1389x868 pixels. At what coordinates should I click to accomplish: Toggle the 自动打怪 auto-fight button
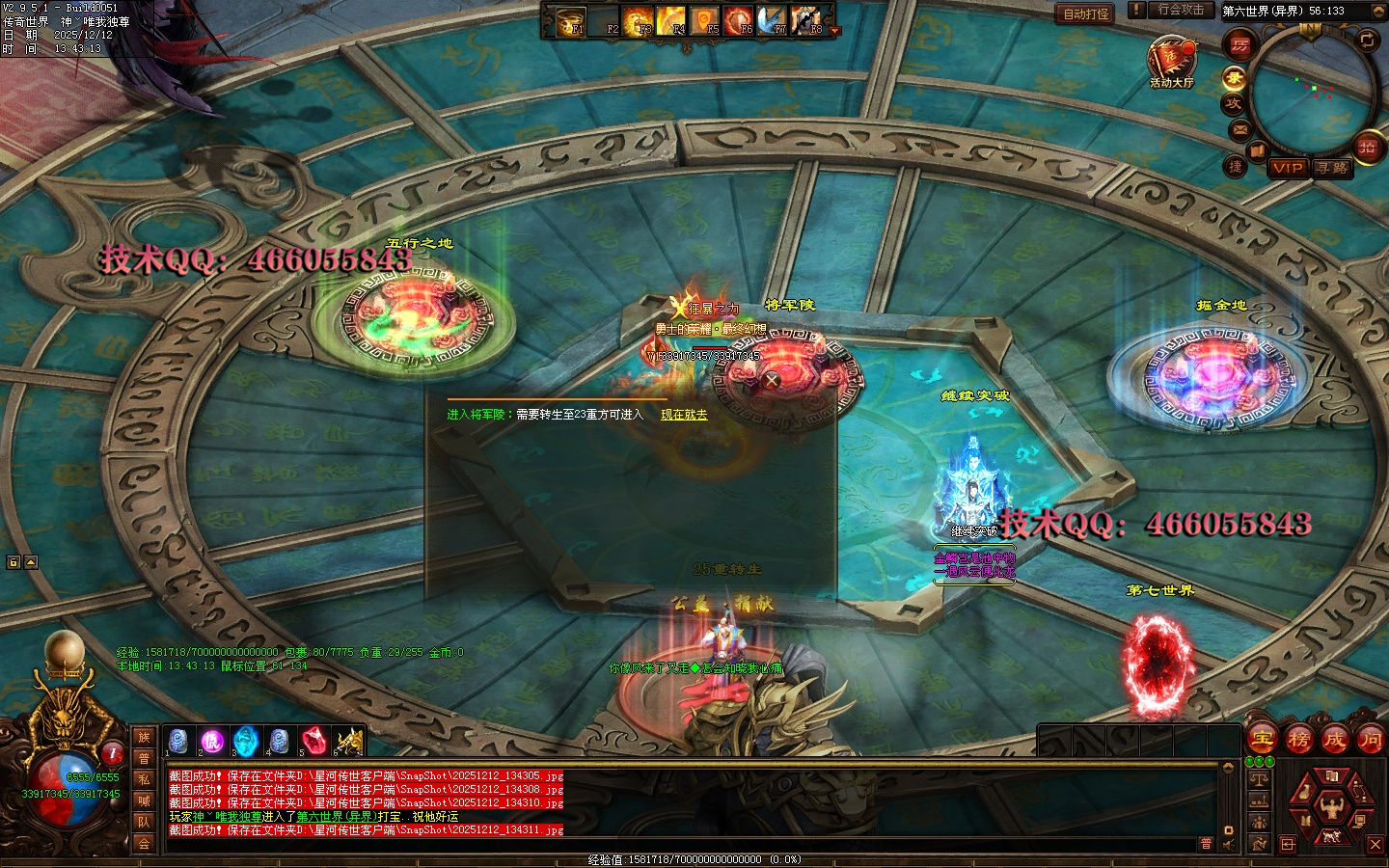pos(1086,14)
